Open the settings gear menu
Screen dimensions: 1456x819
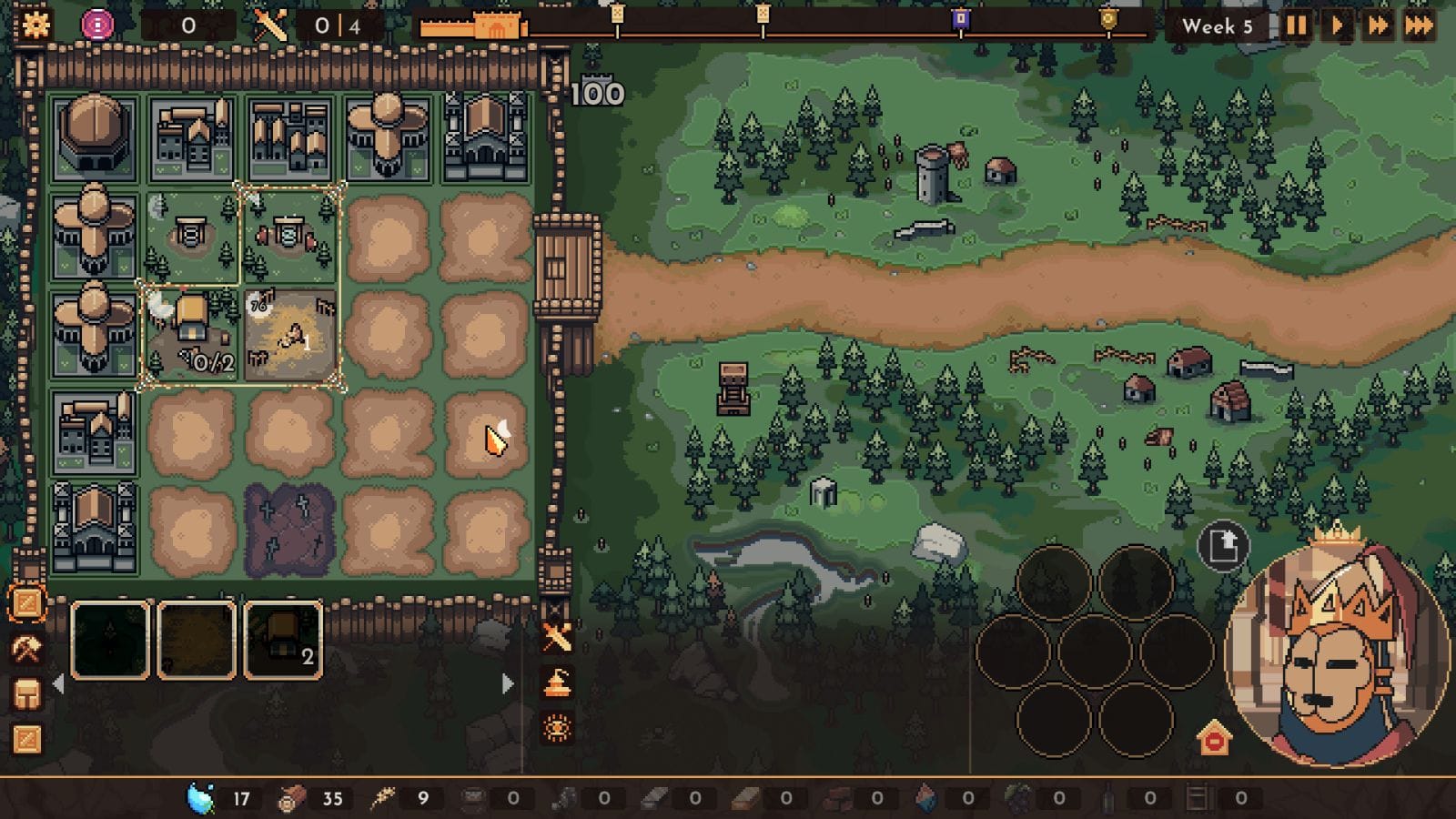[x=35, y=25]
